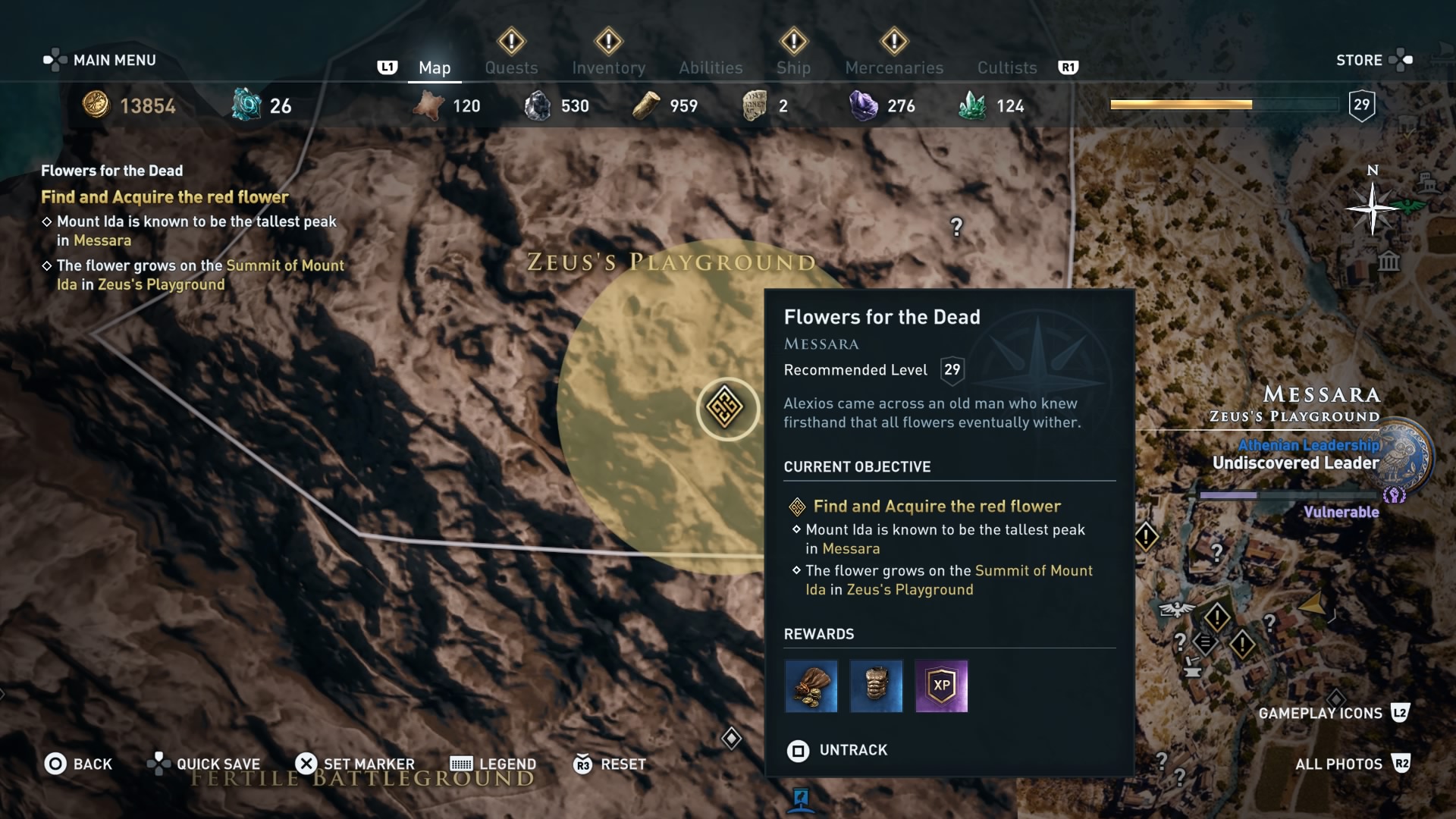This screenshot has height=819, width=1456.
Task: Open the Legend panel
Action: point(492,764)
